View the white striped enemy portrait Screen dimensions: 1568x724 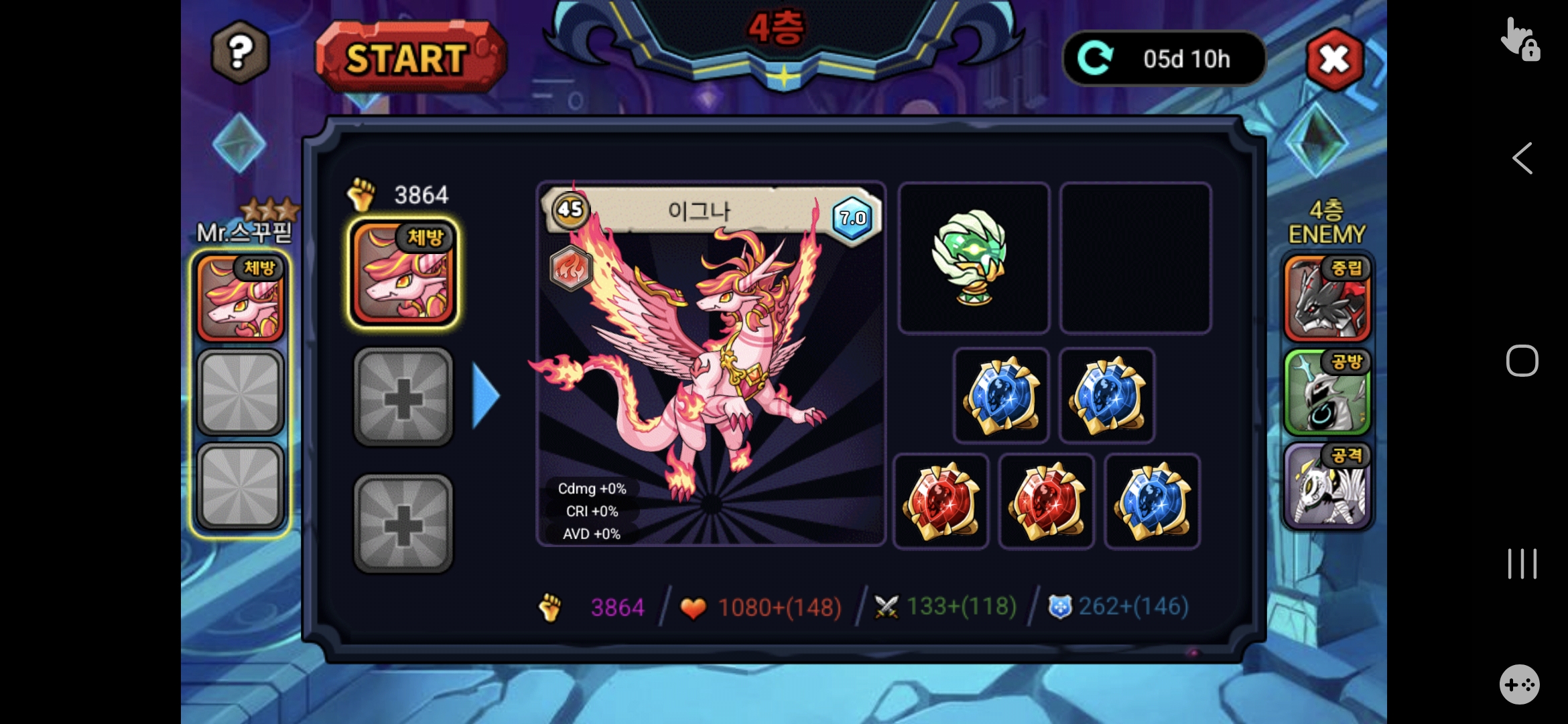[1327, 486]
